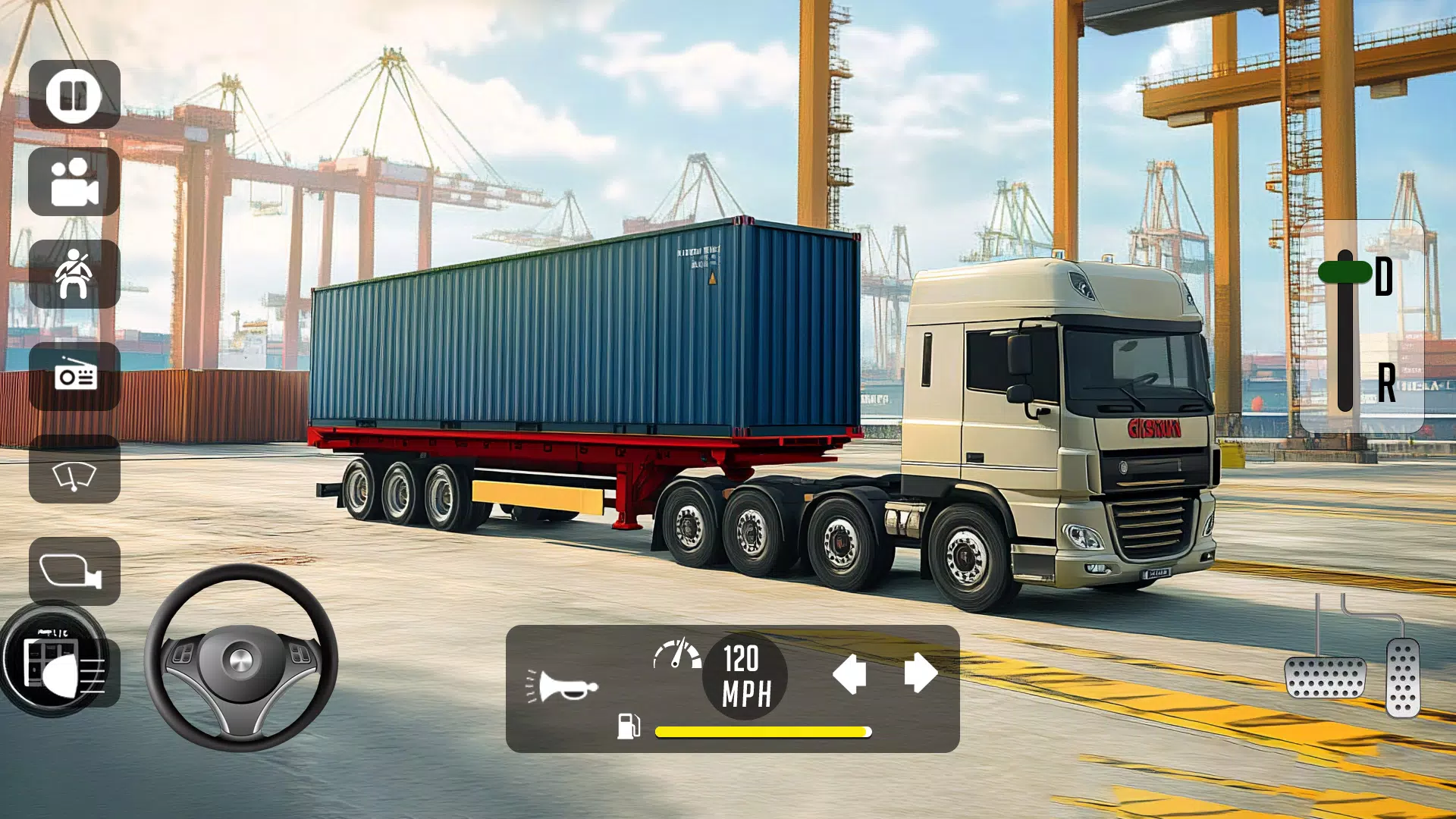The width and height of the screenshot is (1456, 819).
Task: Pause the game
Action: [x=73, y=96]
